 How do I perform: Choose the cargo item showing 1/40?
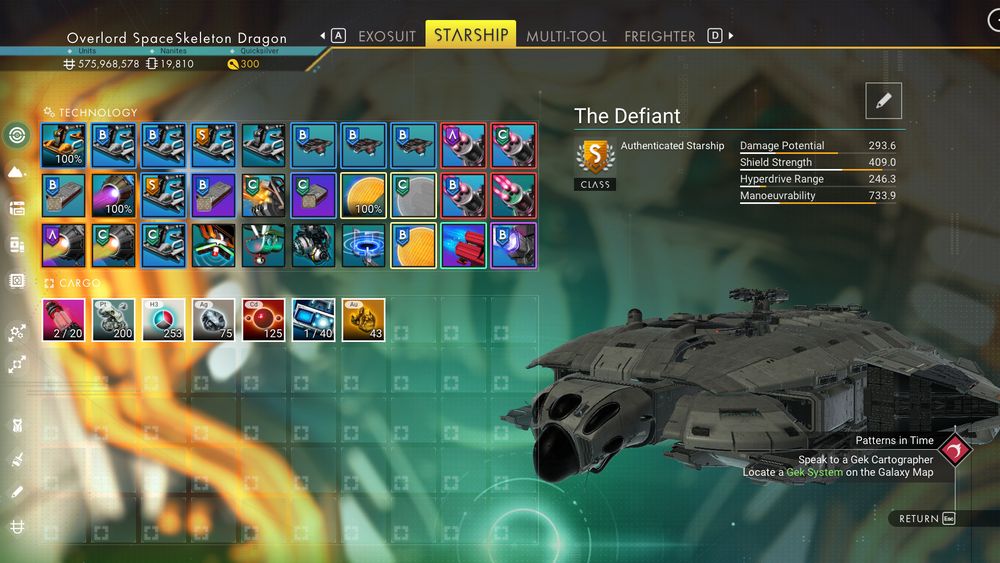pos(314,320)
